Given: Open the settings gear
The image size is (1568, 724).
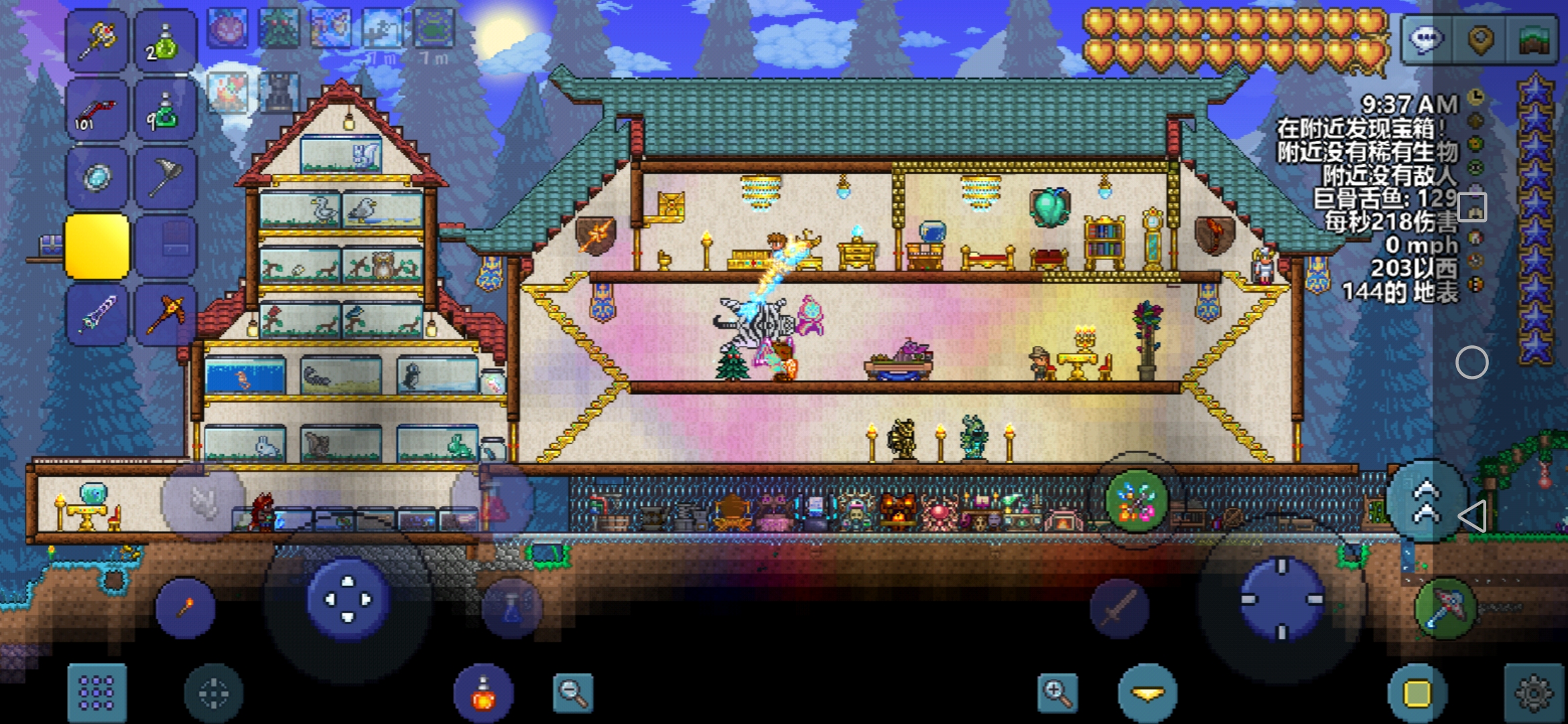Looking at the screenshot, I should pos(1533,693).
